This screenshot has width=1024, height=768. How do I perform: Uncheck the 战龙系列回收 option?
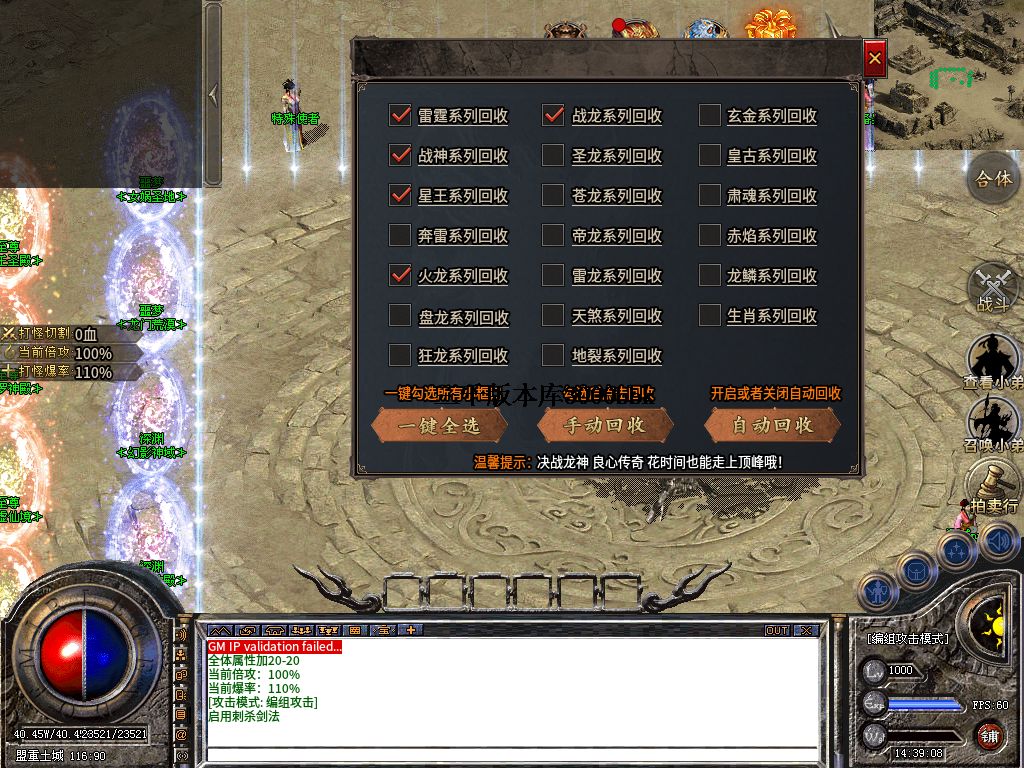[x=553, y=115]
